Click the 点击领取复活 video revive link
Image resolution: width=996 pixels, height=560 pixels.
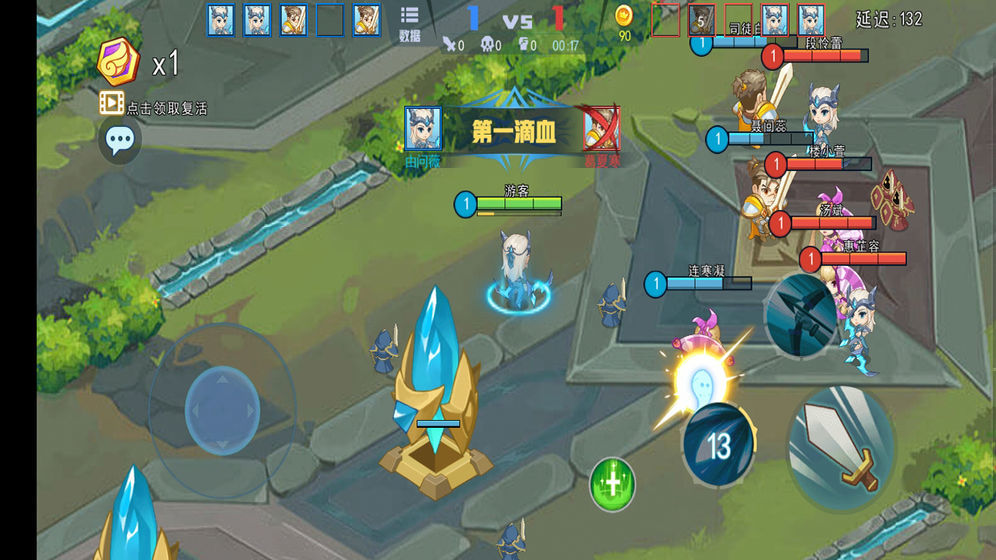click(x=153, y=107)
